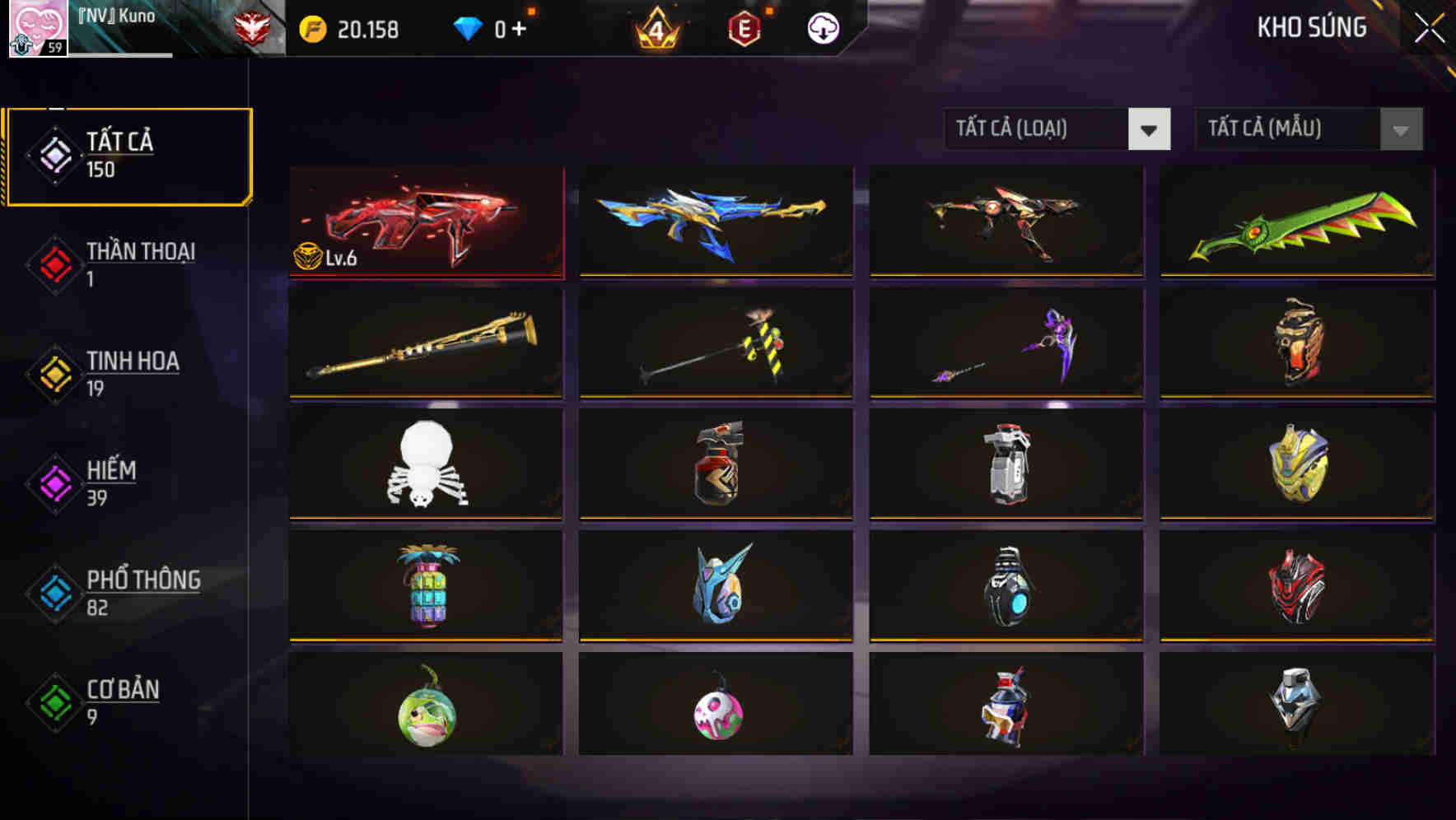Select the Lv.6 red weapon skin card
The height and width of the screenshot is (820, 1456).
(427, 222)
